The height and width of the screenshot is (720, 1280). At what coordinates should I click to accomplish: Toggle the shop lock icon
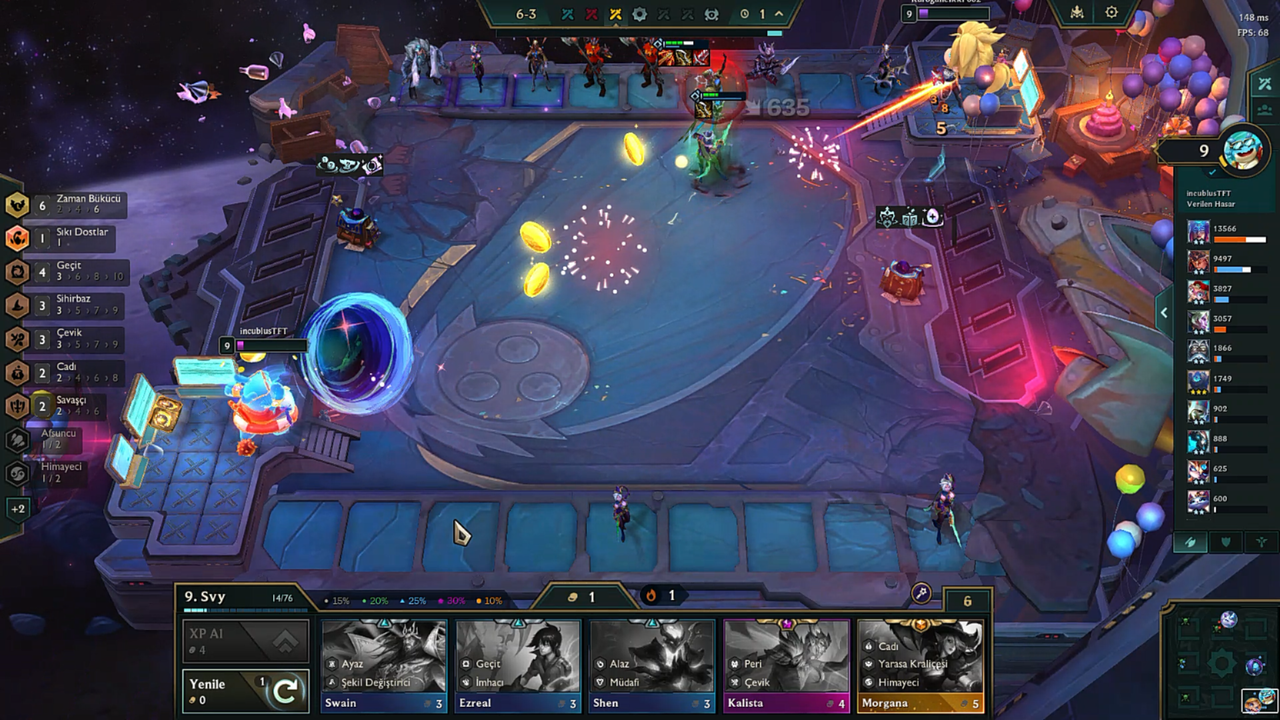point(921,594)
